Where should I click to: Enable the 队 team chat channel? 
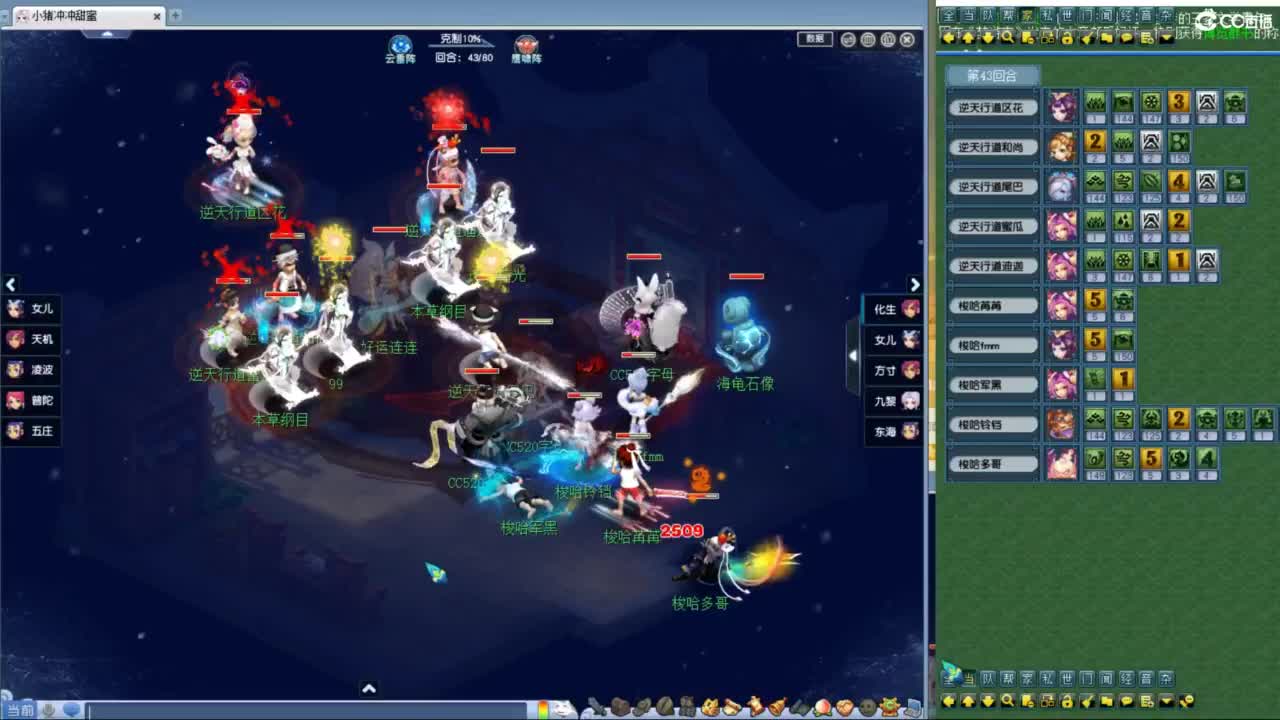[x=987, y=17]
